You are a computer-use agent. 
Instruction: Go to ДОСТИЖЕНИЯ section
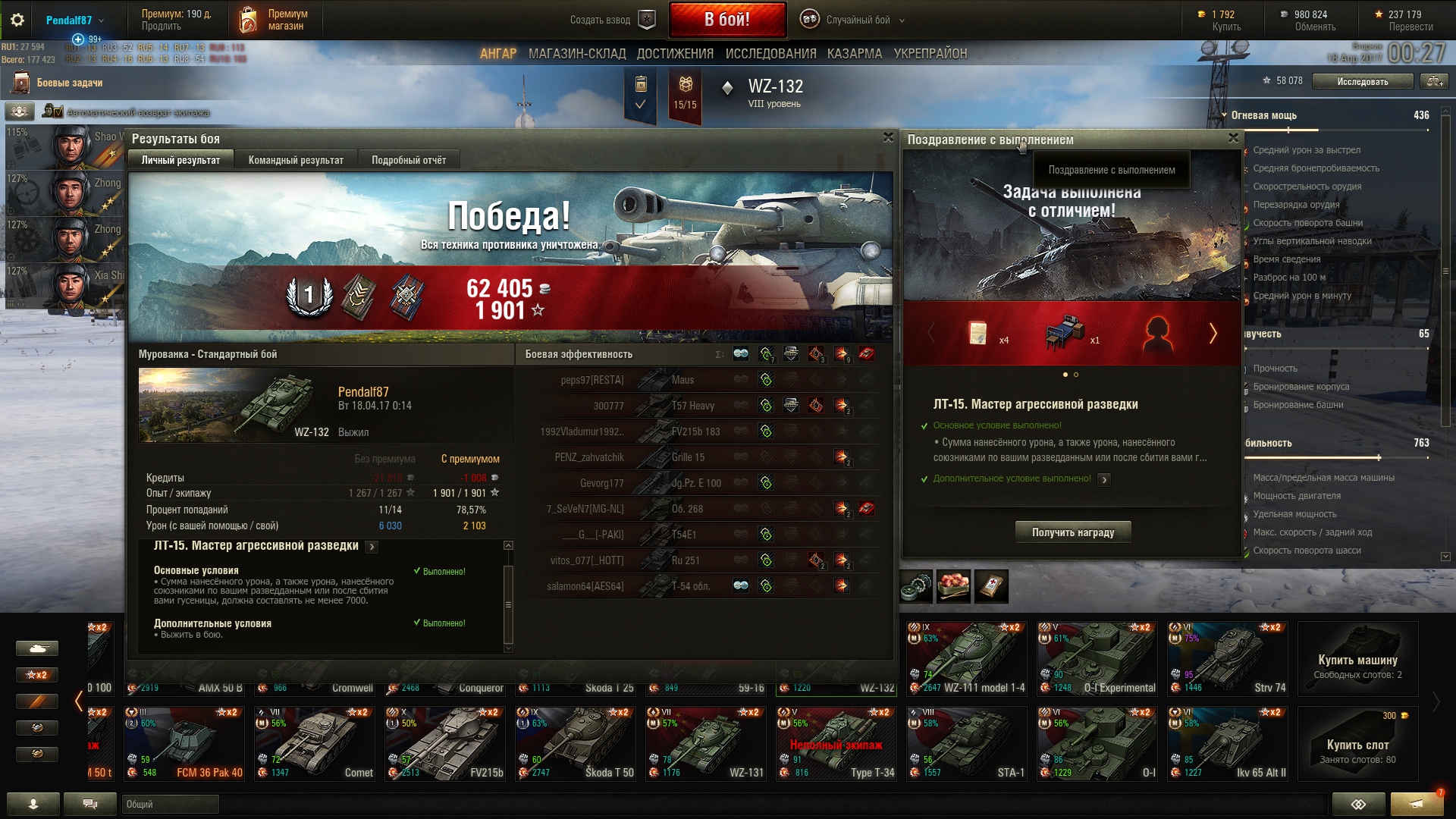click(675, 54)
